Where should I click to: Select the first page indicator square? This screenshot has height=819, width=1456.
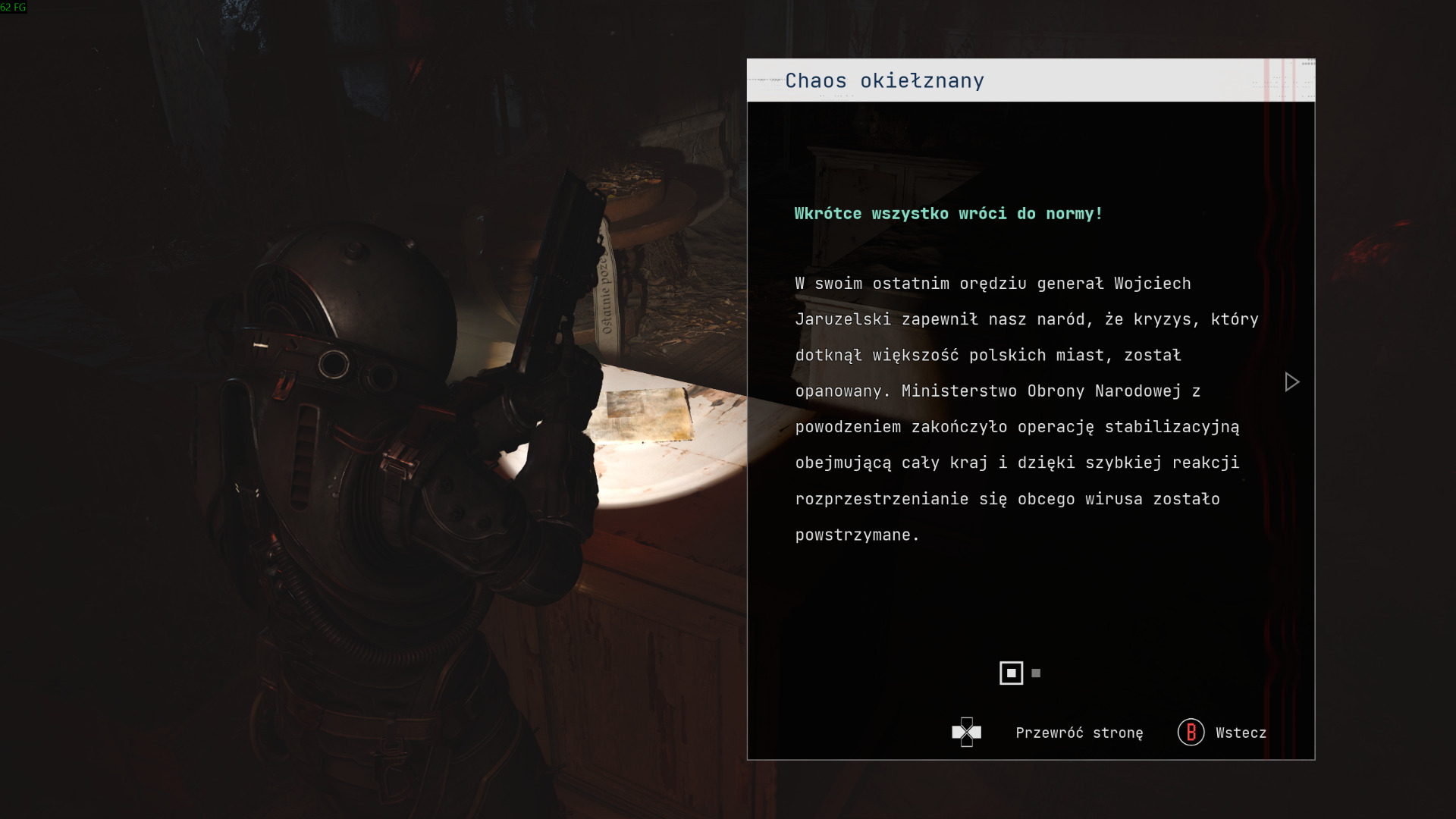(1011, 673)
